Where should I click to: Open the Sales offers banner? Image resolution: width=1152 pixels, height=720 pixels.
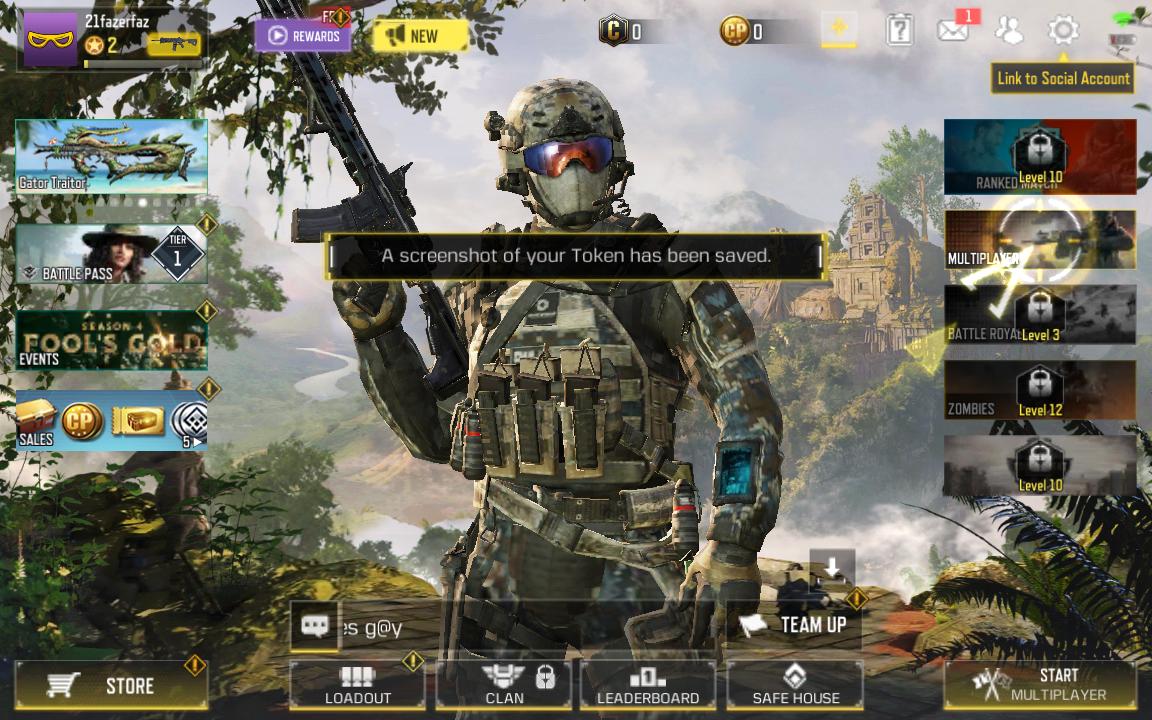pos(111,421)
